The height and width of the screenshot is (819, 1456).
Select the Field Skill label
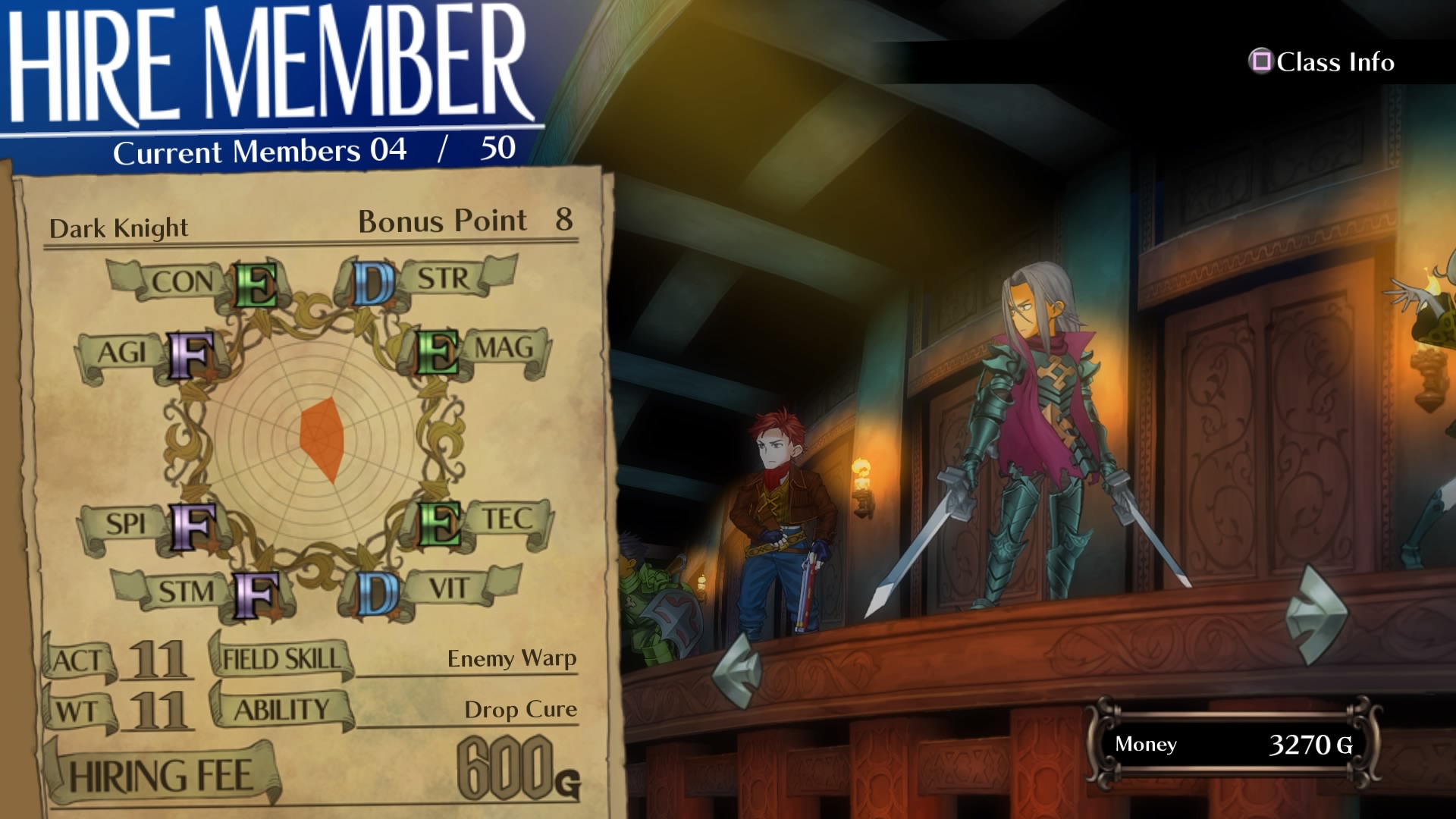coord(281,658)
